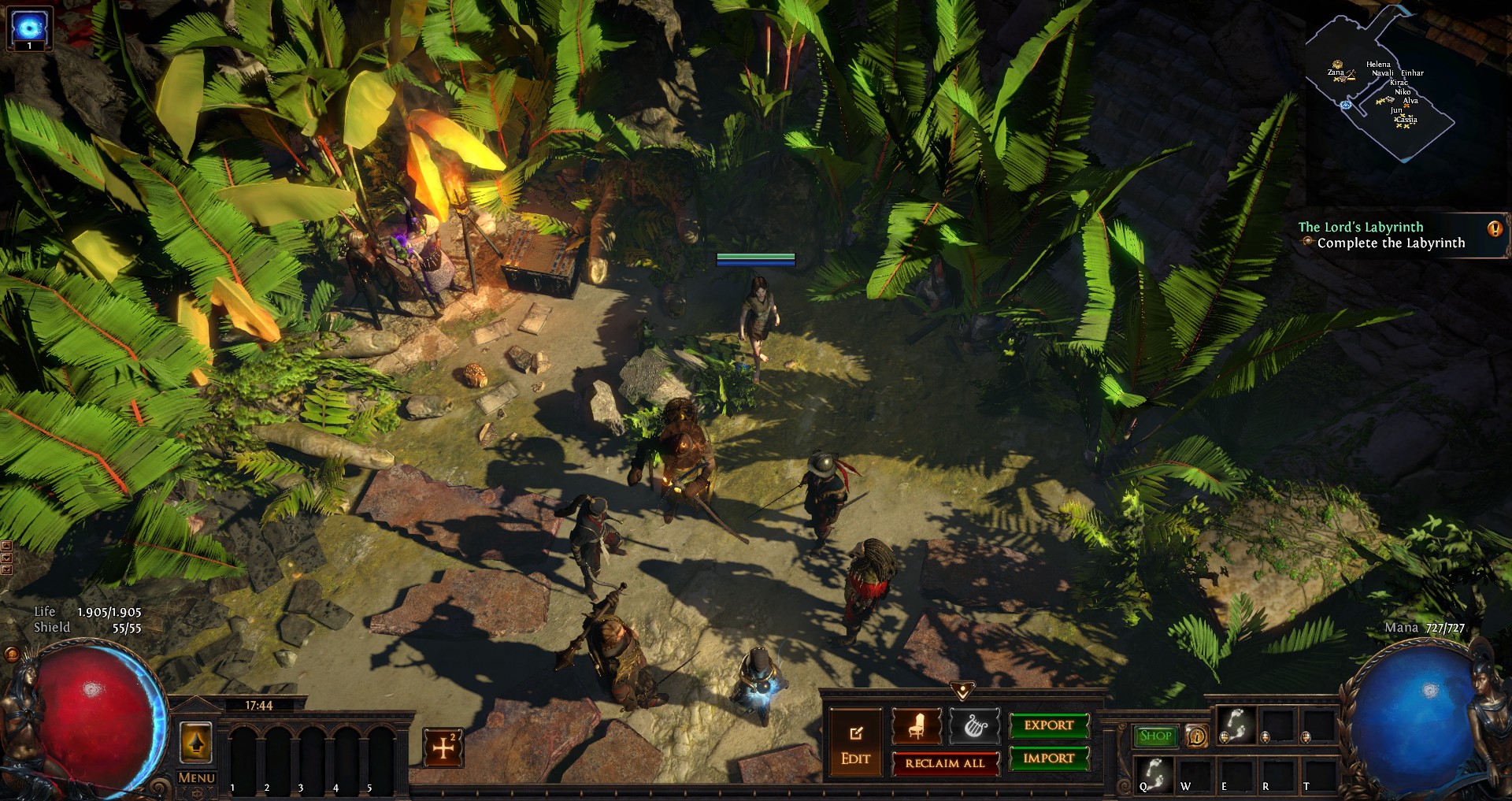The height and width of the screenshot is (801, 1512).
Task: Open the green Shop button
Action: pyautogui.click(x=1155, y=736)
